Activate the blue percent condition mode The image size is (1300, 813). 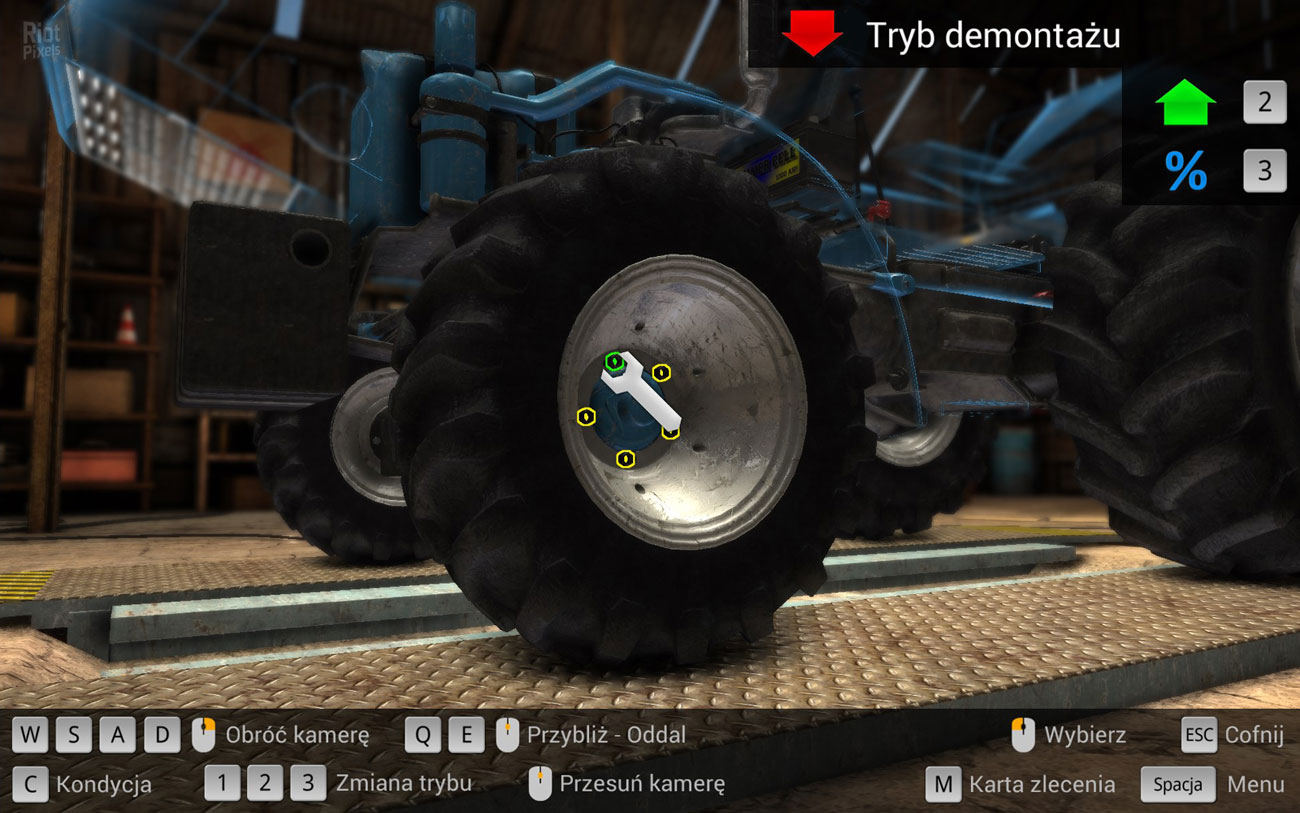(x=1185, y=172)
